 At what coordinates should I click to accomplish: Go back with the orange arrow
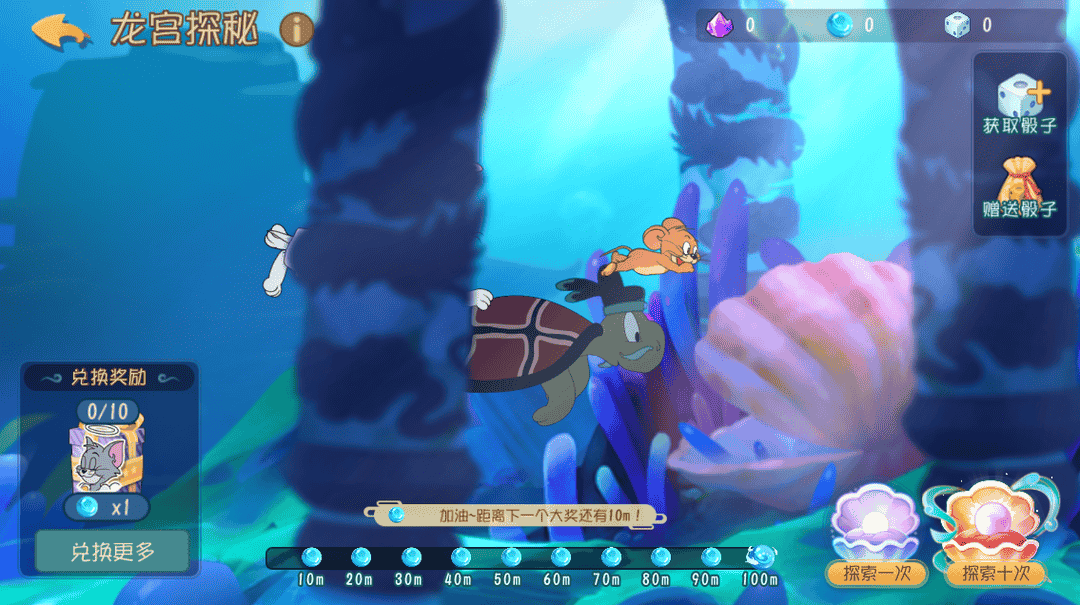(x=61, y=30)
